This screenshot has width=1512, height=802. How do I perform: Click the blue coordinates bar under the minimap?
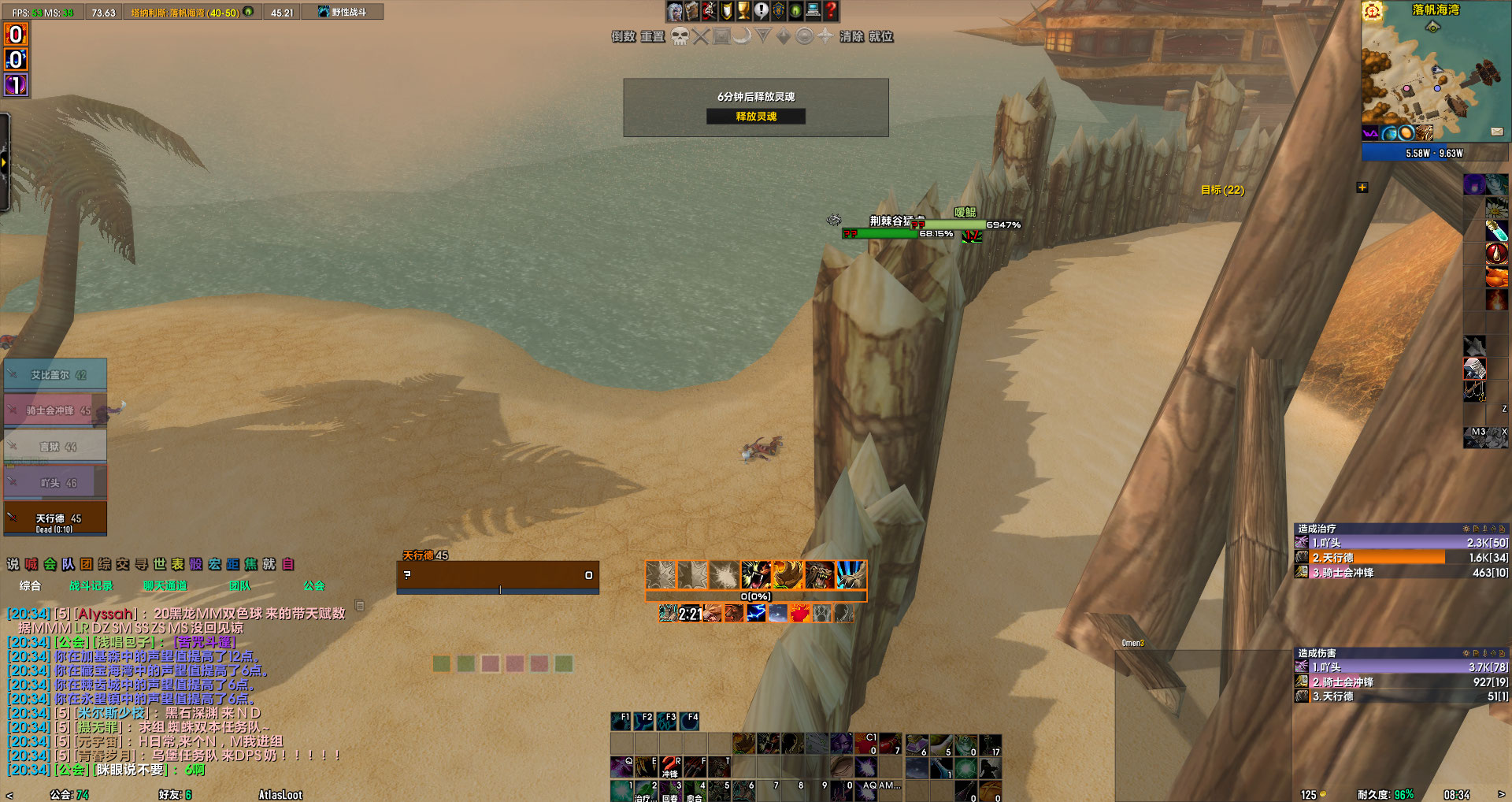pos(1435,153)
